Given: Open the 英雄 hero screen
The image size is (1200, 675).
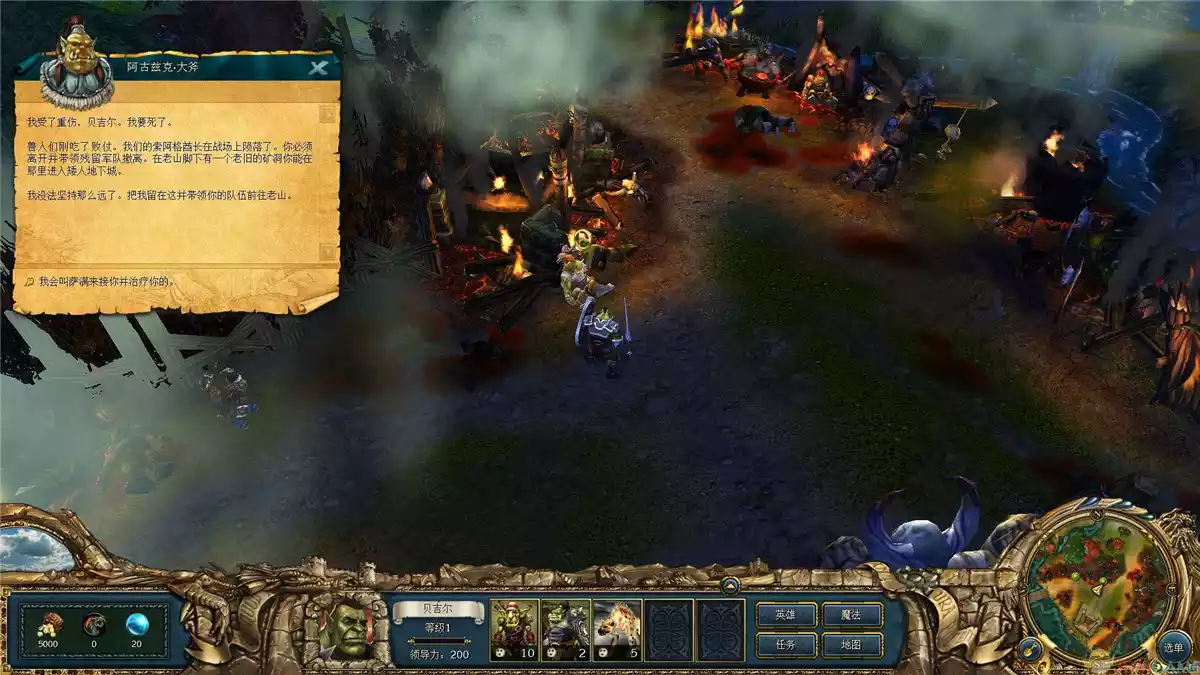Looking at the screenshot, I should [785, 615].
